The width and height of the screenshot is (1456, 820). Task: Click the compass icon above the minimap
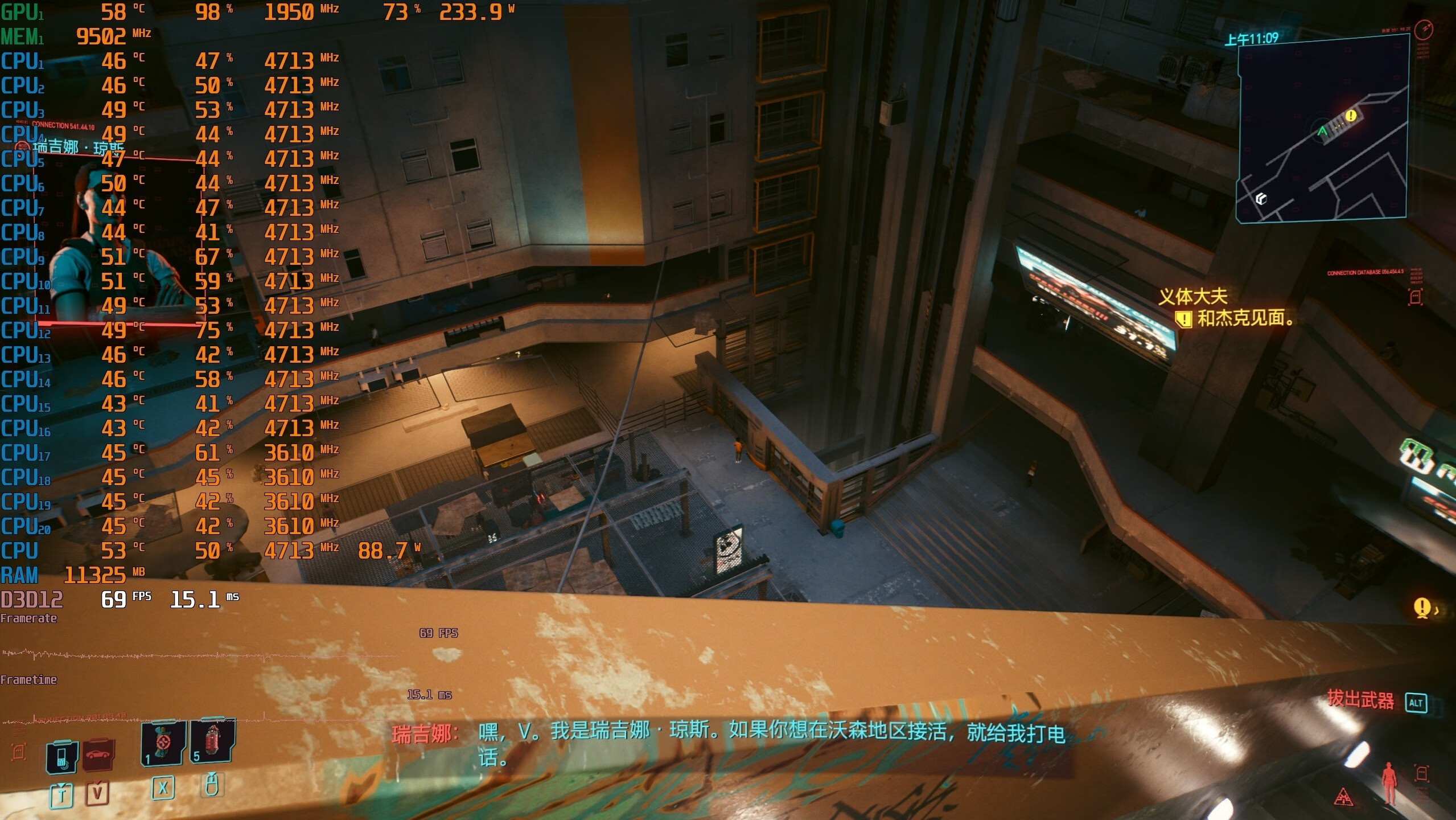pos(1423,28)
